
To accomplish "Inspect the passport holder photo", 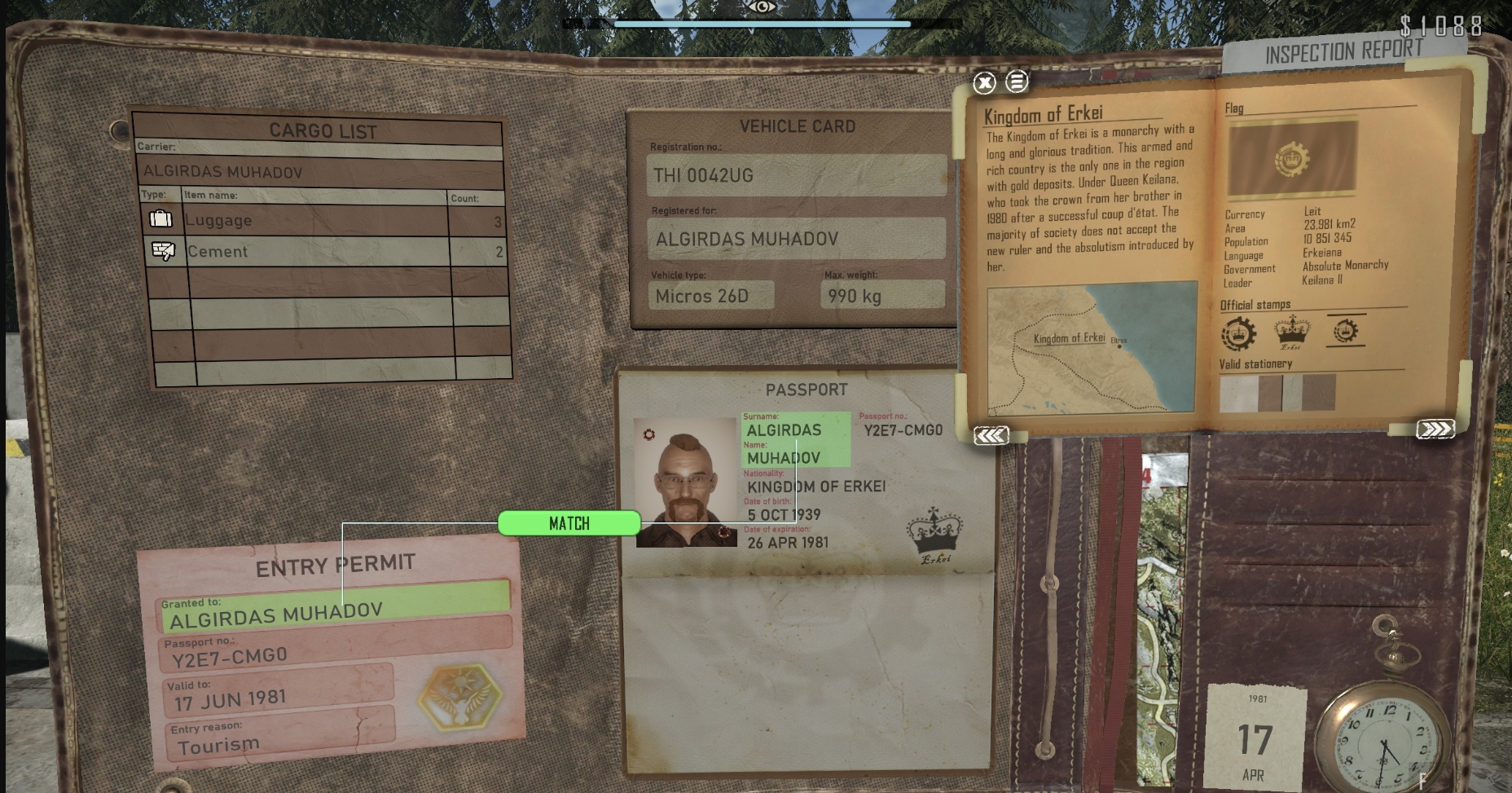I will point(686,482).
